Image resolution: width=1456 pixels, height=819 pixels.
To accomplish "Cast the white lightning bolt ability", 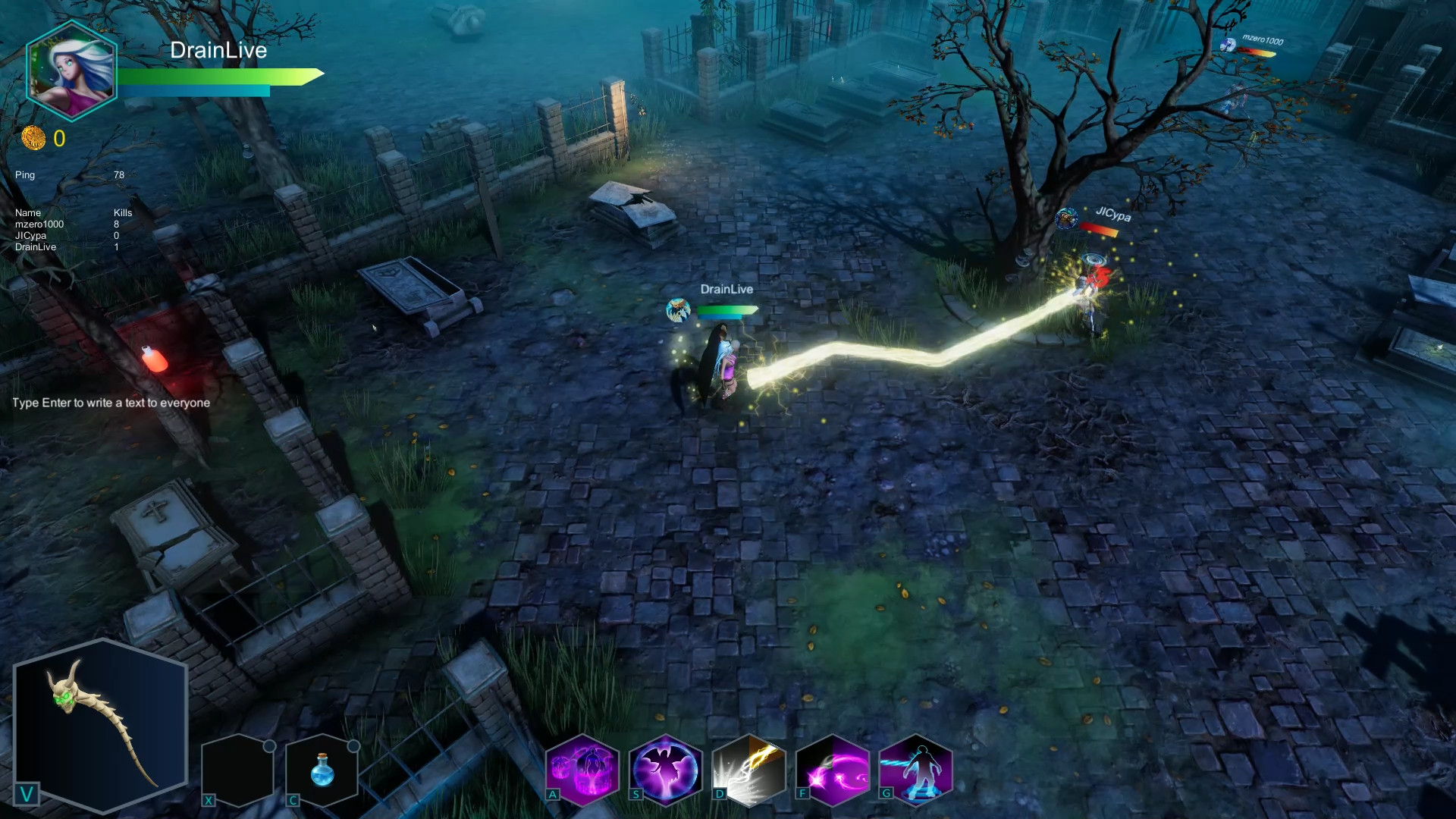I will [x=749, y=769].
